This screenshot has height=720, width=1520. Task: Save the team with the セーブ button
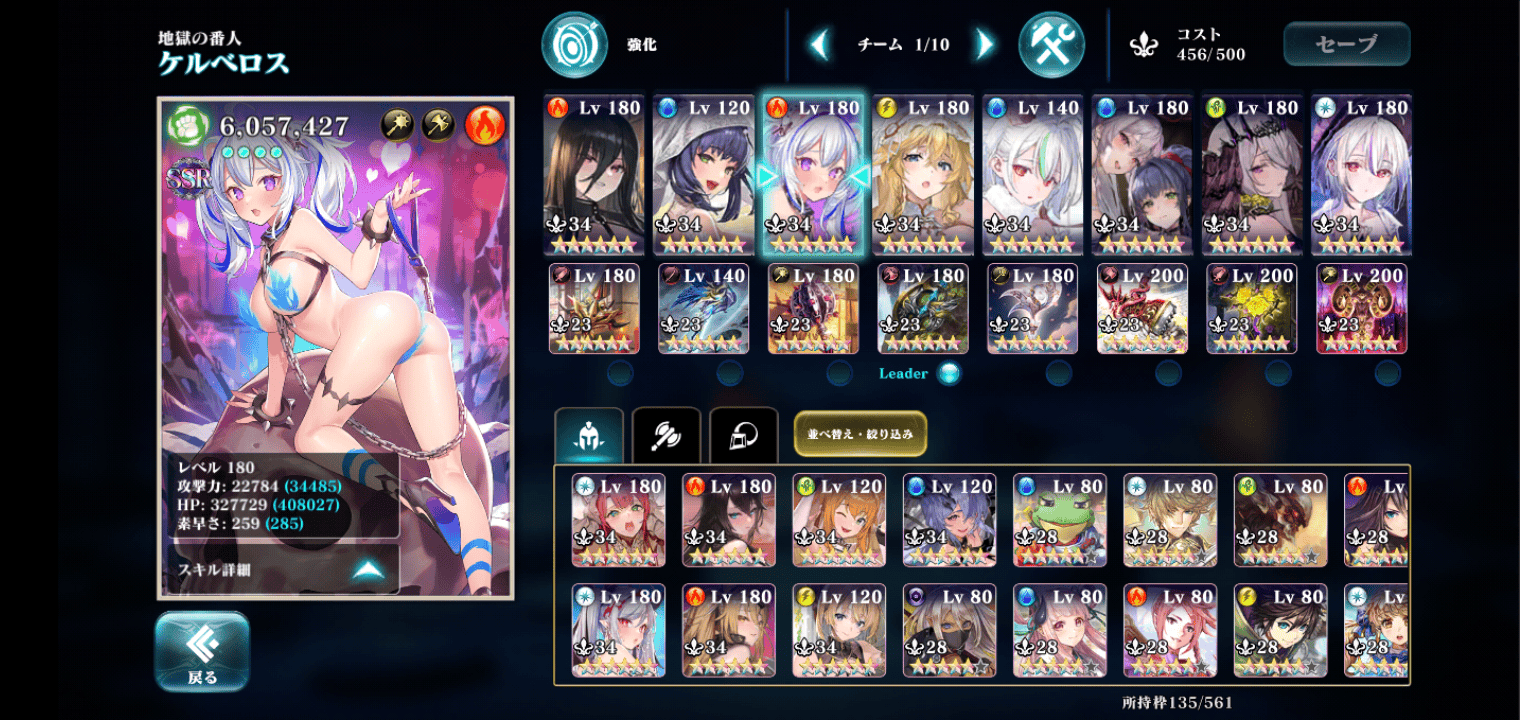(1346, 44)
